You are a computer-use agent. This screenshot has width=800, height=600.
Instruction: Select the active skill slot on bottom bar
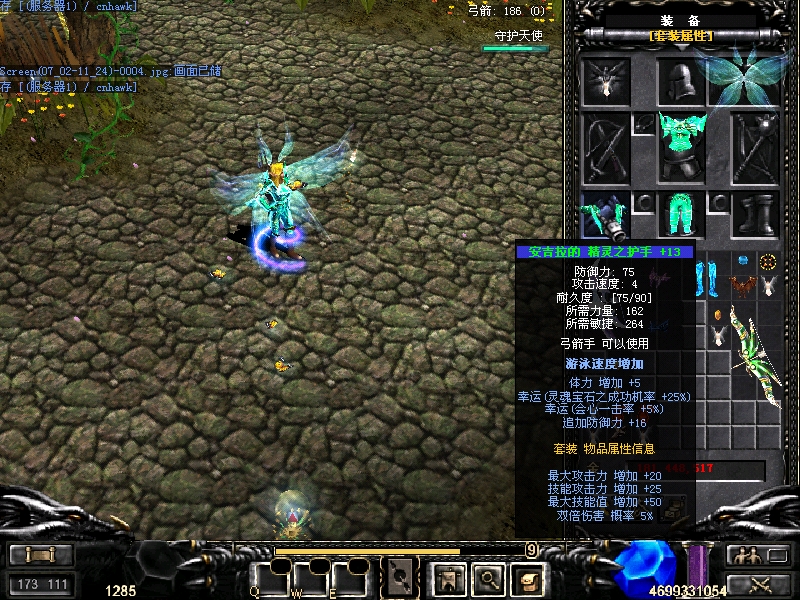pyautogui.click(x=402, y=577)
